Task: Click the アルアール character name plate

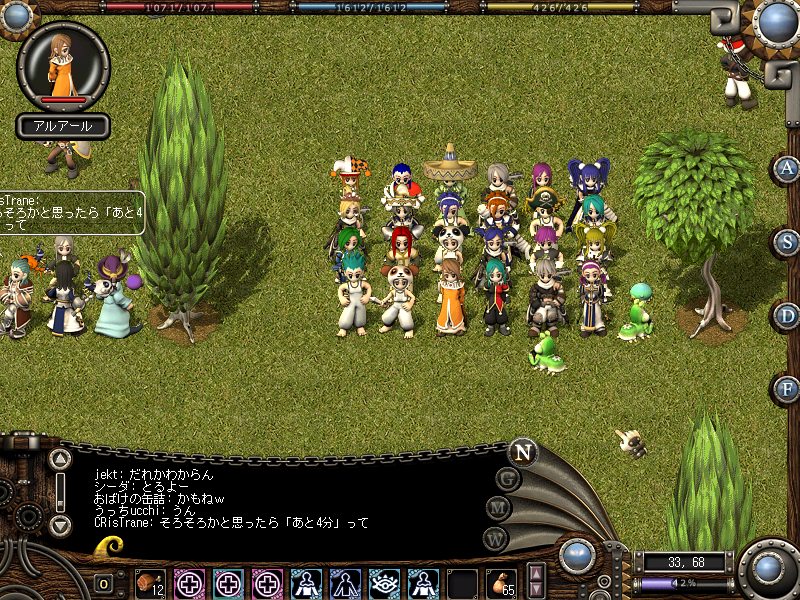Action: 63,127
